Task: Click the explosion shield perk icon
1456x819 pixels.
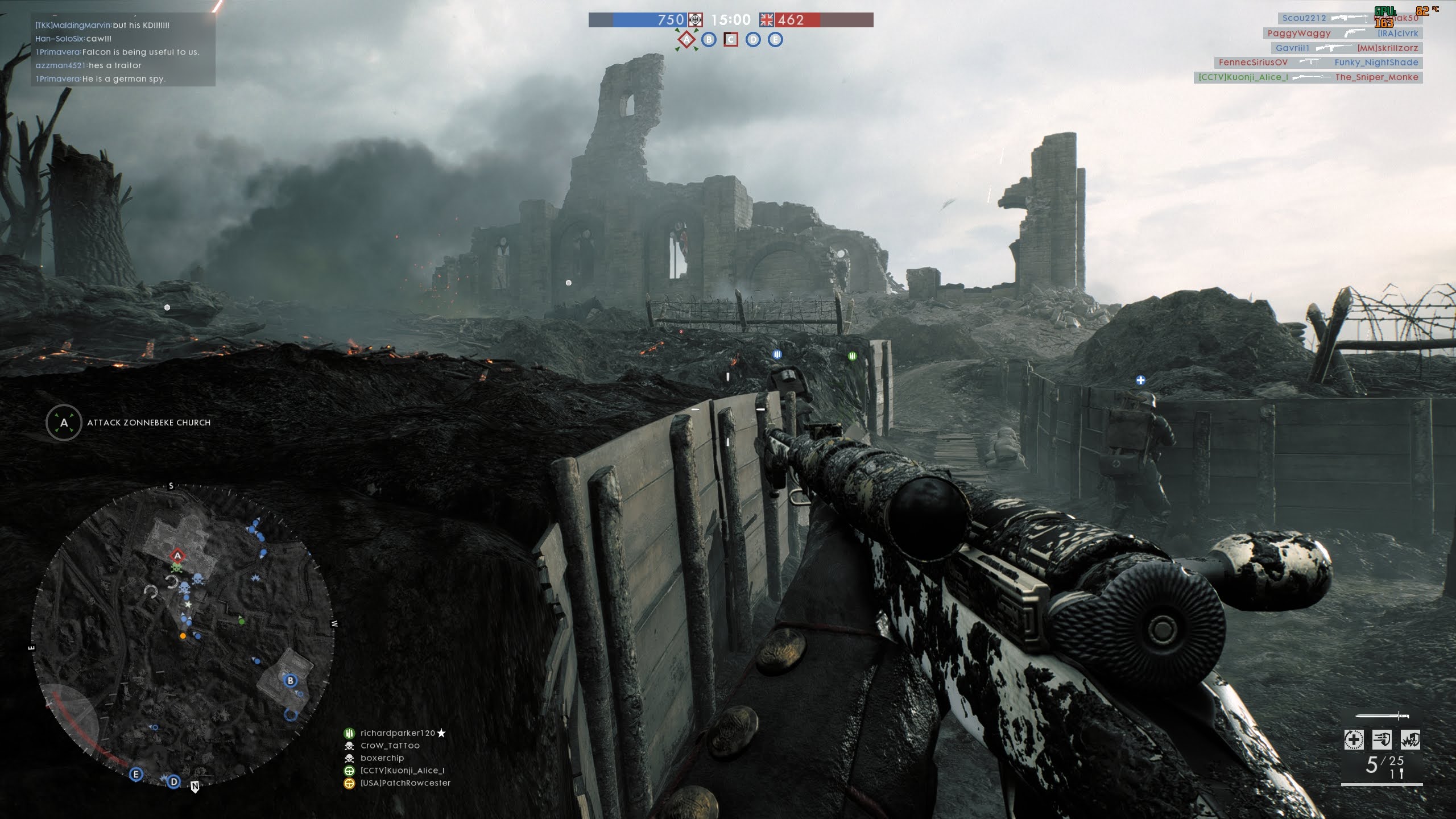Action: 1410,740
